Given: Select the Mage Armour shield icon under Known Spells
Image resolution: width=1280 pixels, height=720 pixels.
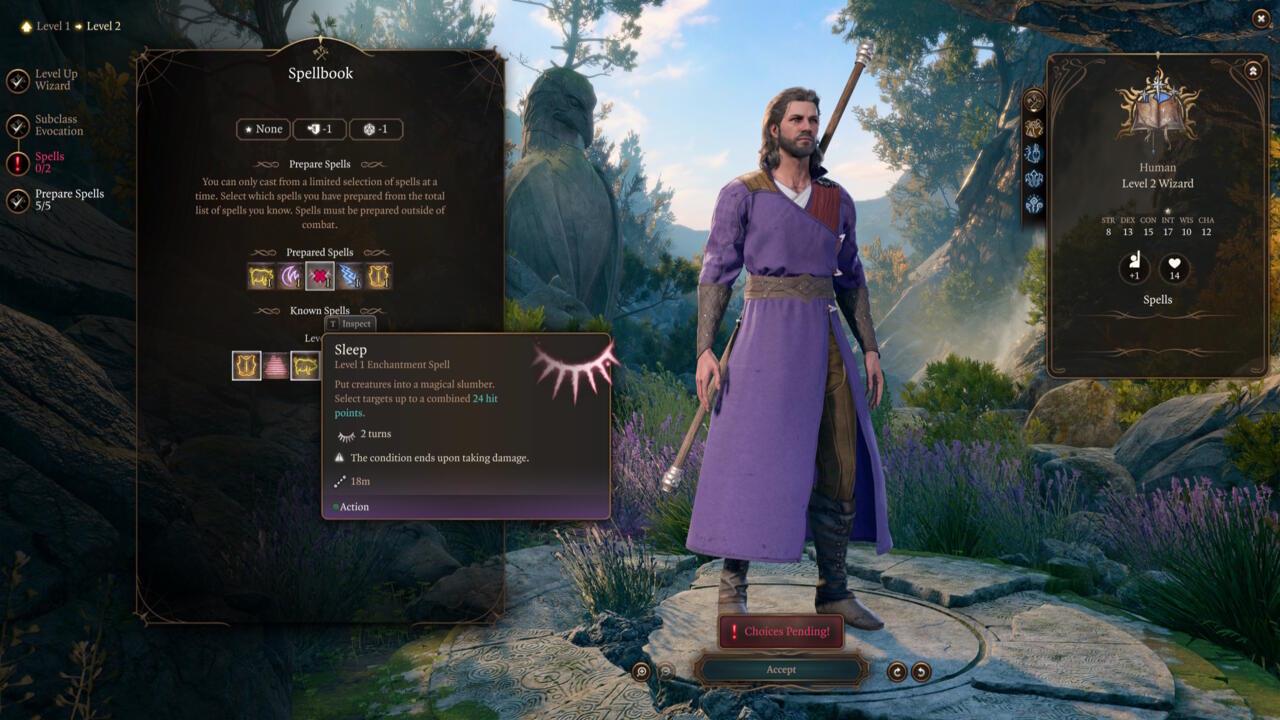Looking at the screenshot, I should [247, 365].
